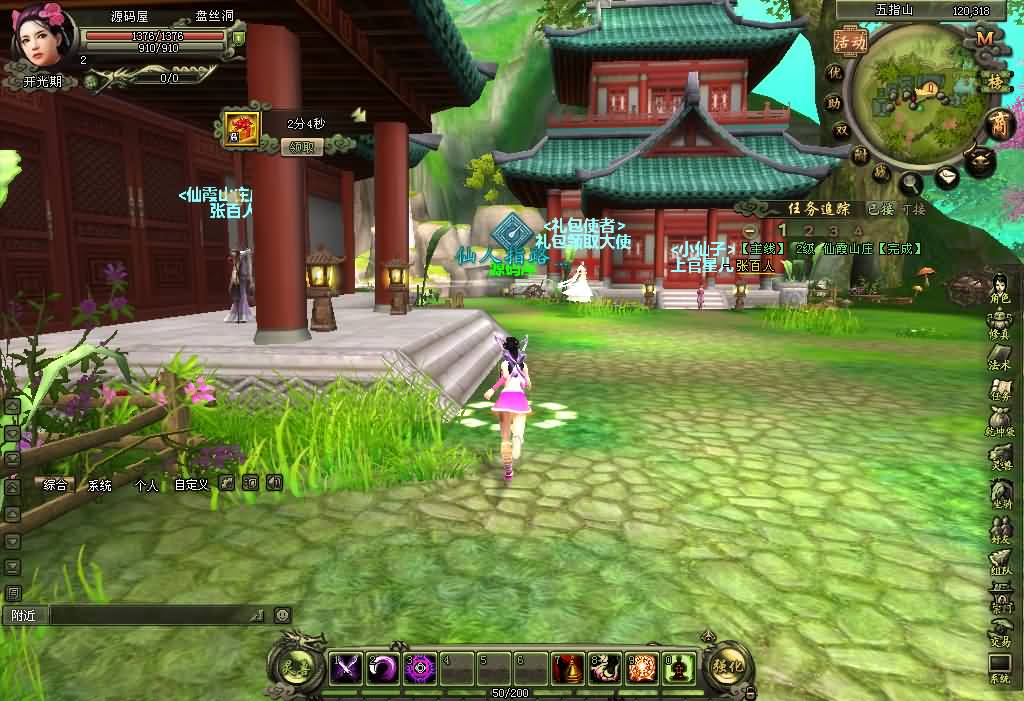Open the 任务 quest menu

coord(1000,391)
